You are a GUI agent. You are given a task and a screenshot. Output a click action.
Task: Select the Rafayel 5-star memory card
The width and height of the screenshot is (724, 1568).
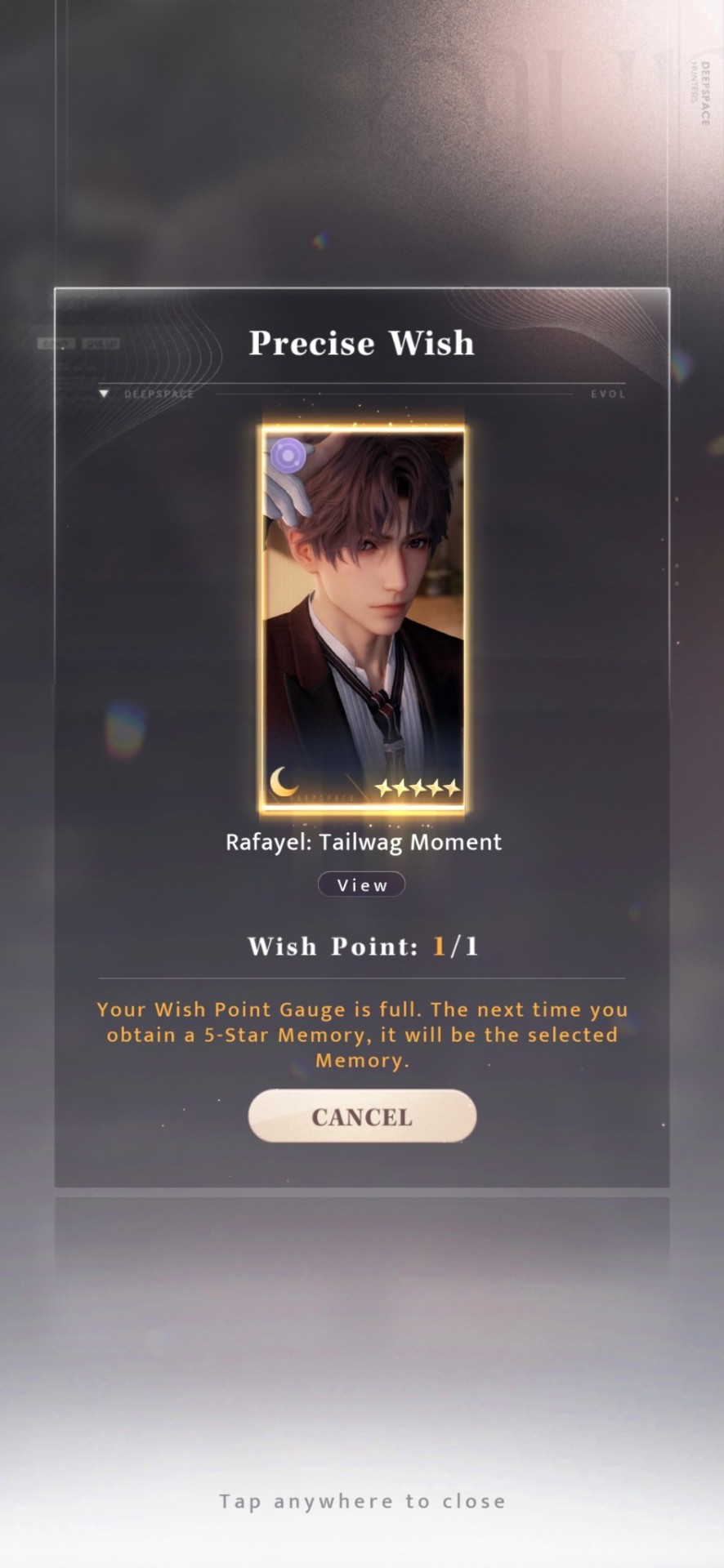(363, 618)
